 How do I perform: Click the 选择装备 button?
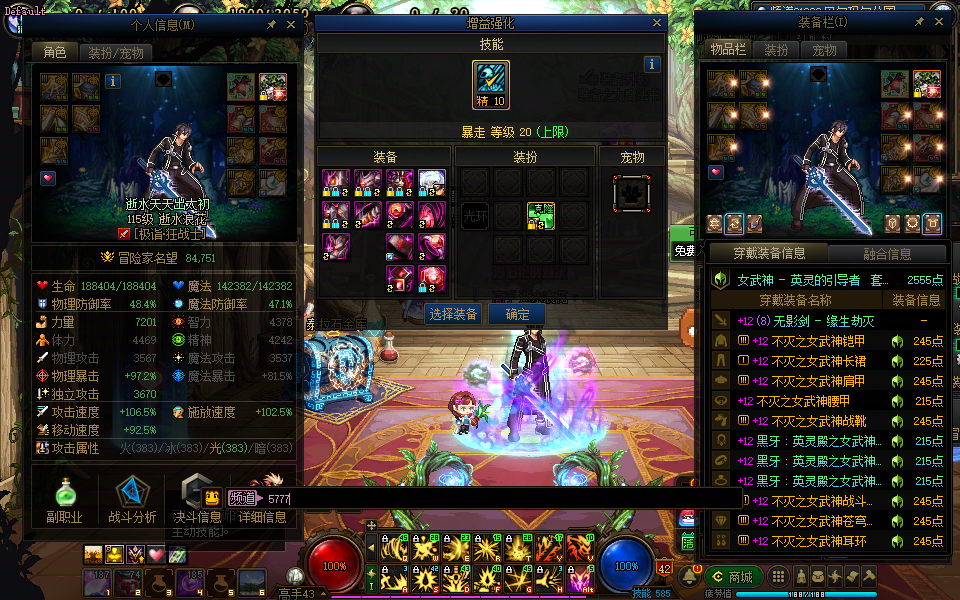(453, 314)
